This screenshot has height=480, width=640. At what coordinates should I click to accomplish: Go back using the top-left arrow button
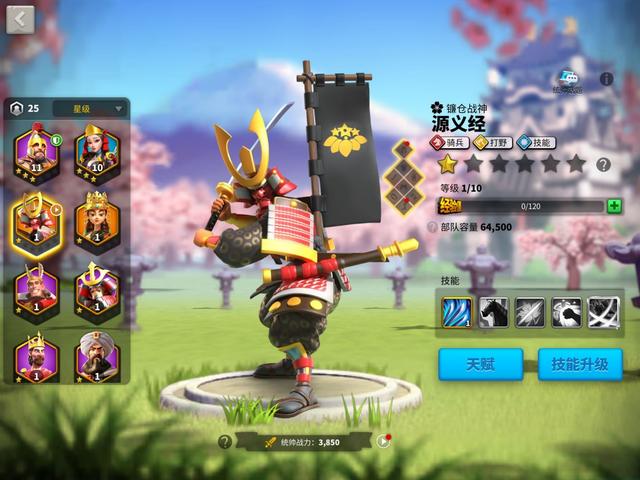click(20, 19)
